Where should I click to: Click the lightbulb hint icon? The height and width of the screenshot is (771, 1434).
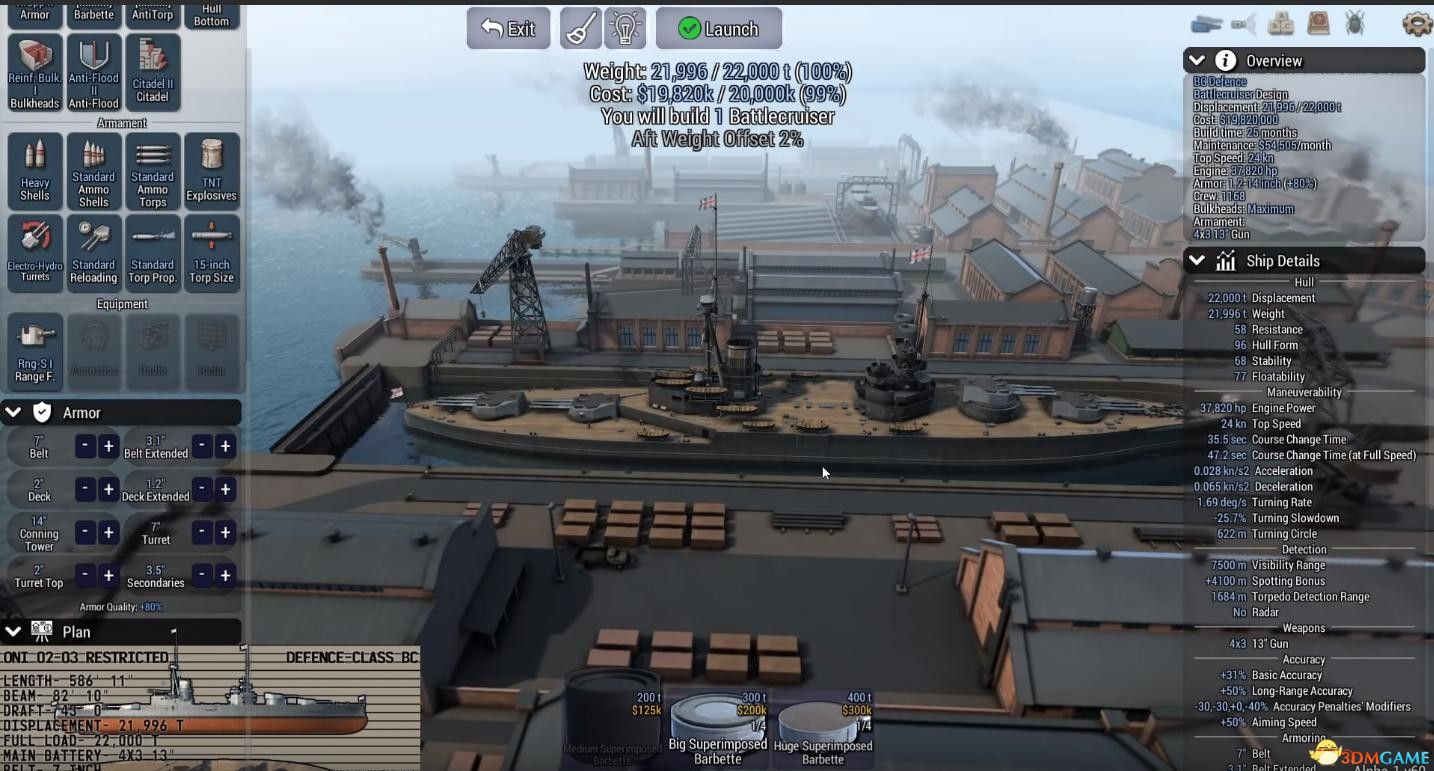(625, 27)
